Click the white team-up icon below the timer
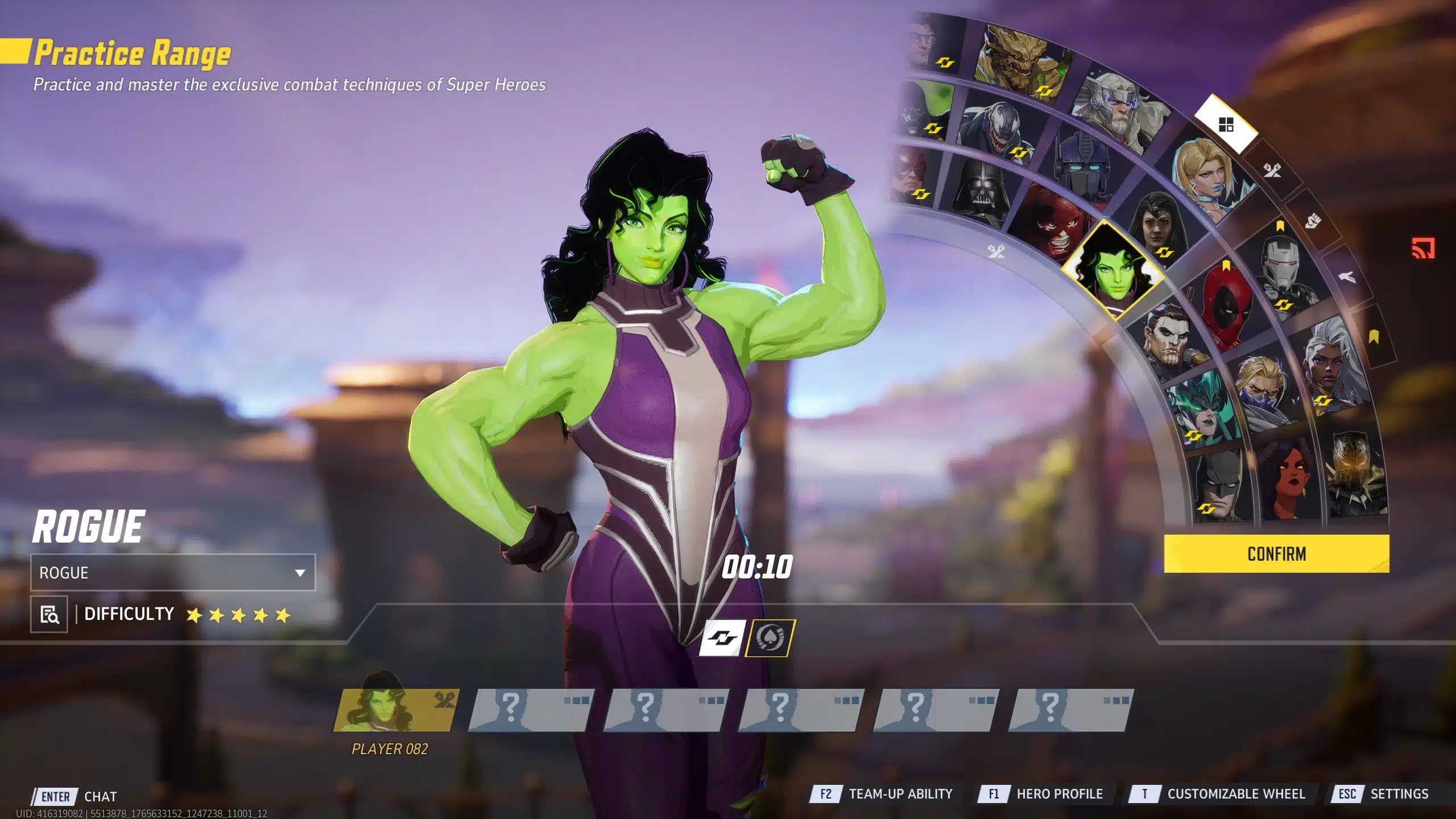The width and height of the screenshot is (1456, 819). point(722,638)
